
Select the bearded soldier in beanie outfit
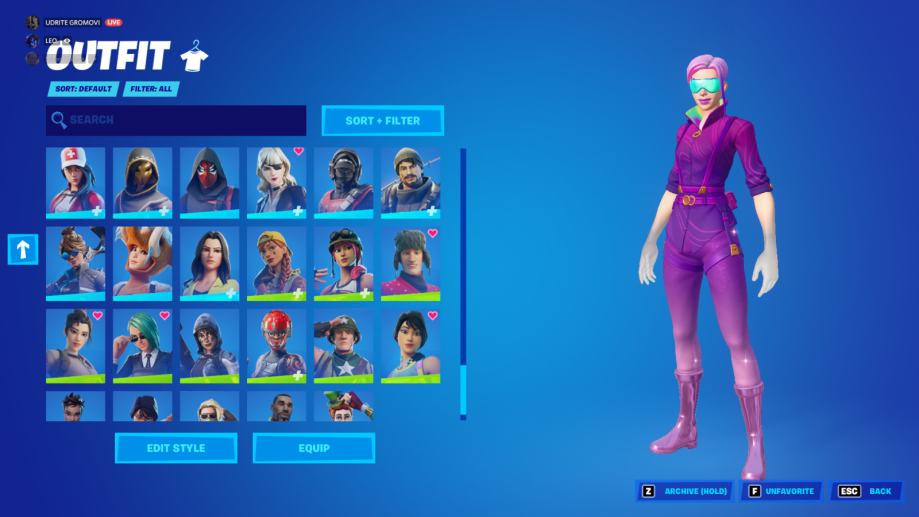coord(410,182)
